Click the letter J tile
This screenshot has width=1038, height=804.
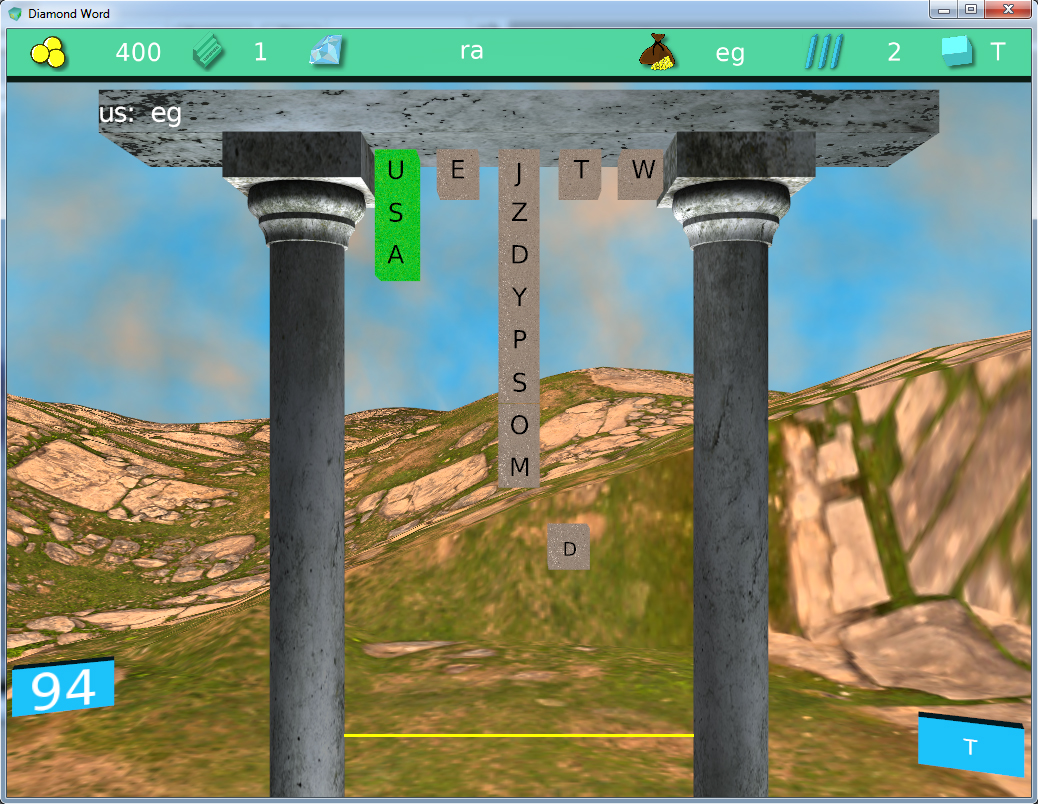point(518,173)
